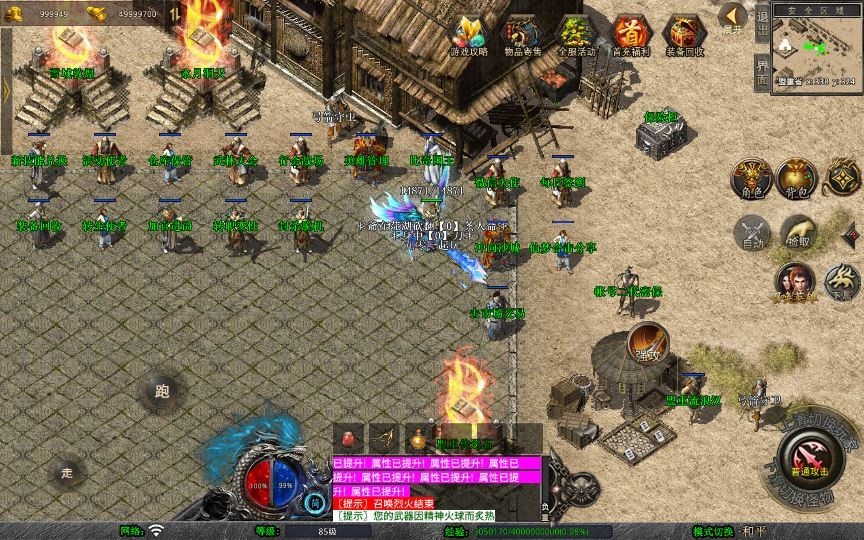Tap the 拾取 pickup button
This screenshot has height=540, width=864.
click(x=798, y=232)
